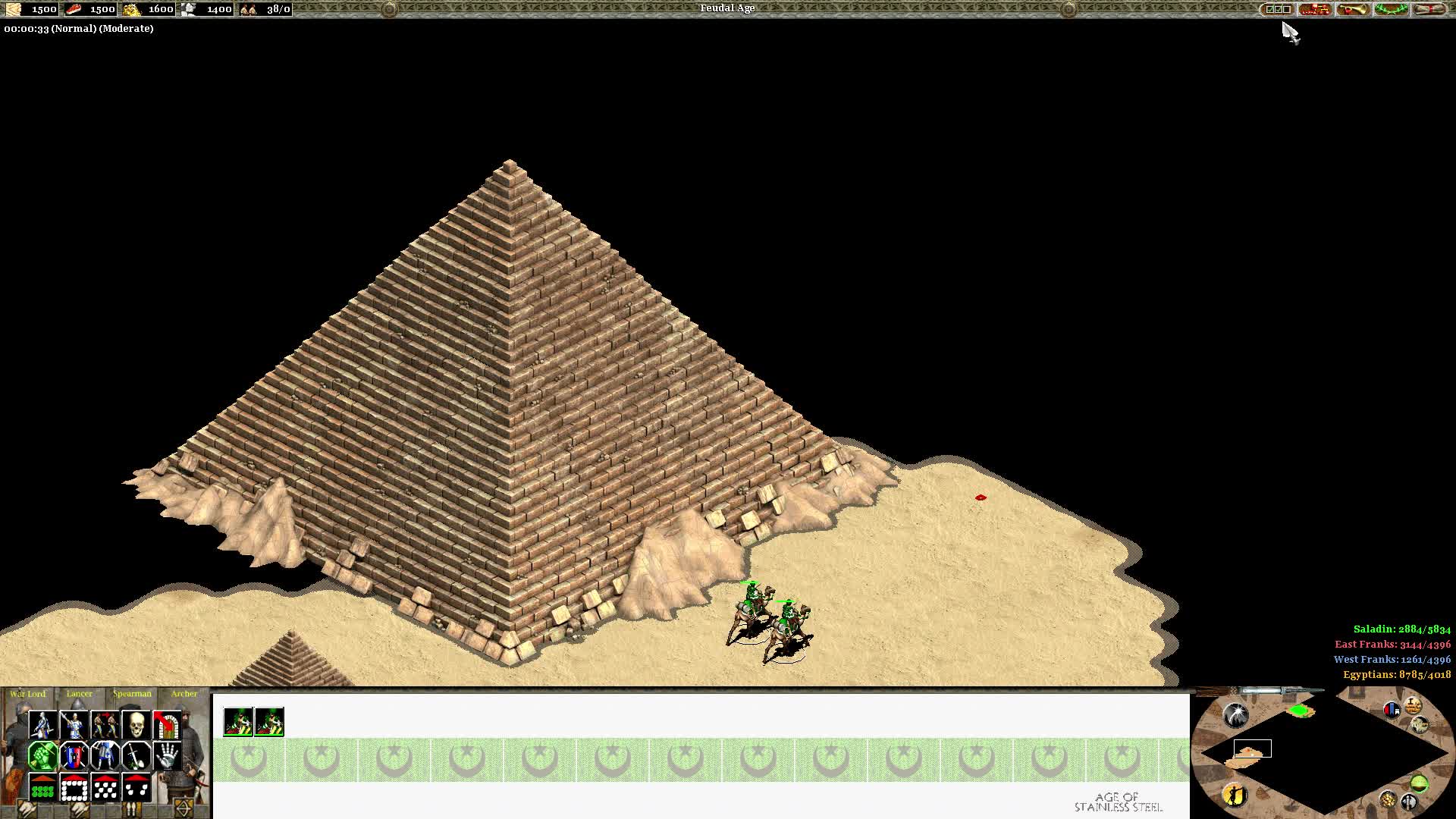Open the Tech Tree wreath icon

[1390, 9]
